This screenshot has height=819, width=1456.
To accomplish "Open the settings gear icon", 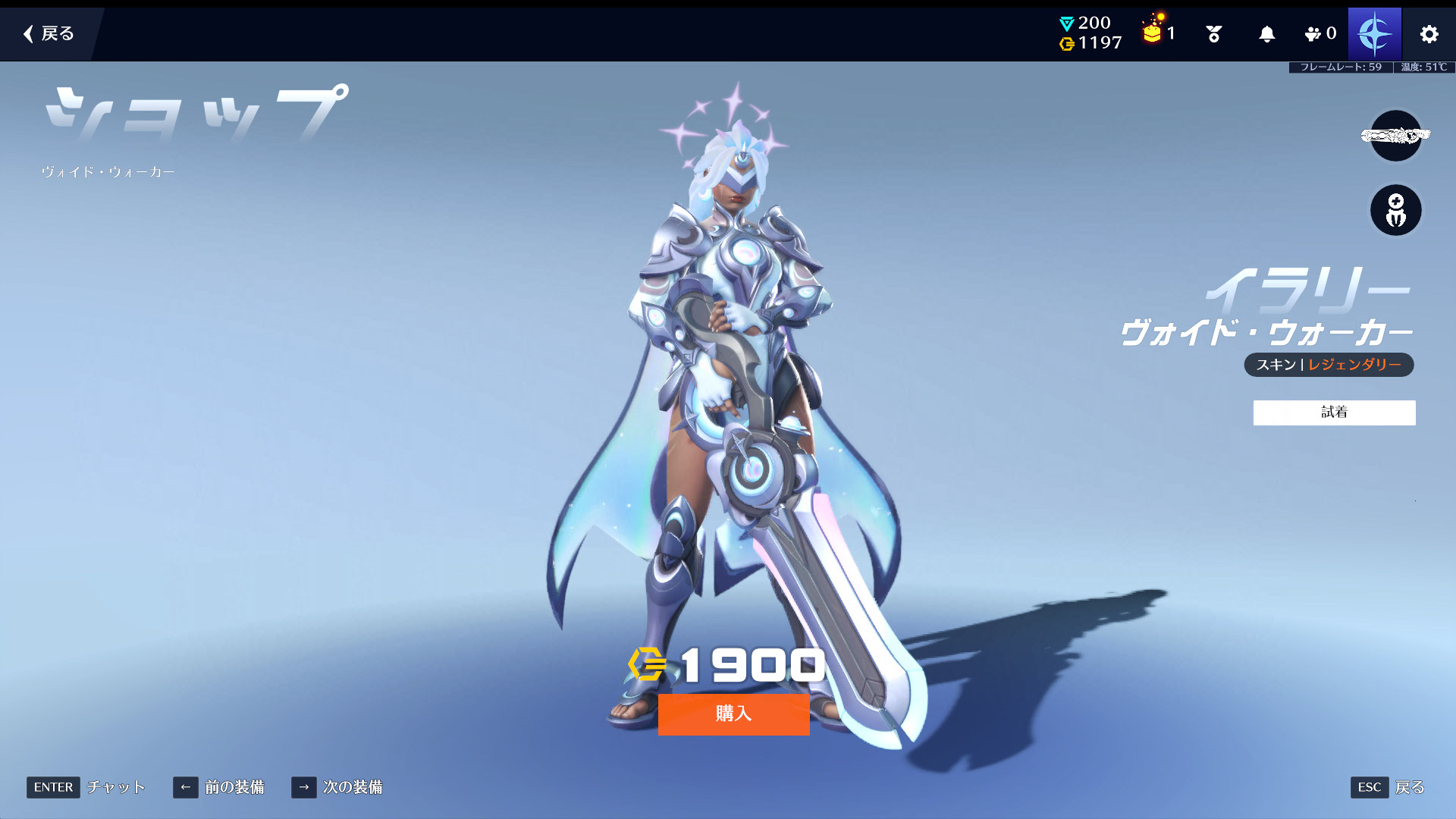I will (x=1429, y=34).
